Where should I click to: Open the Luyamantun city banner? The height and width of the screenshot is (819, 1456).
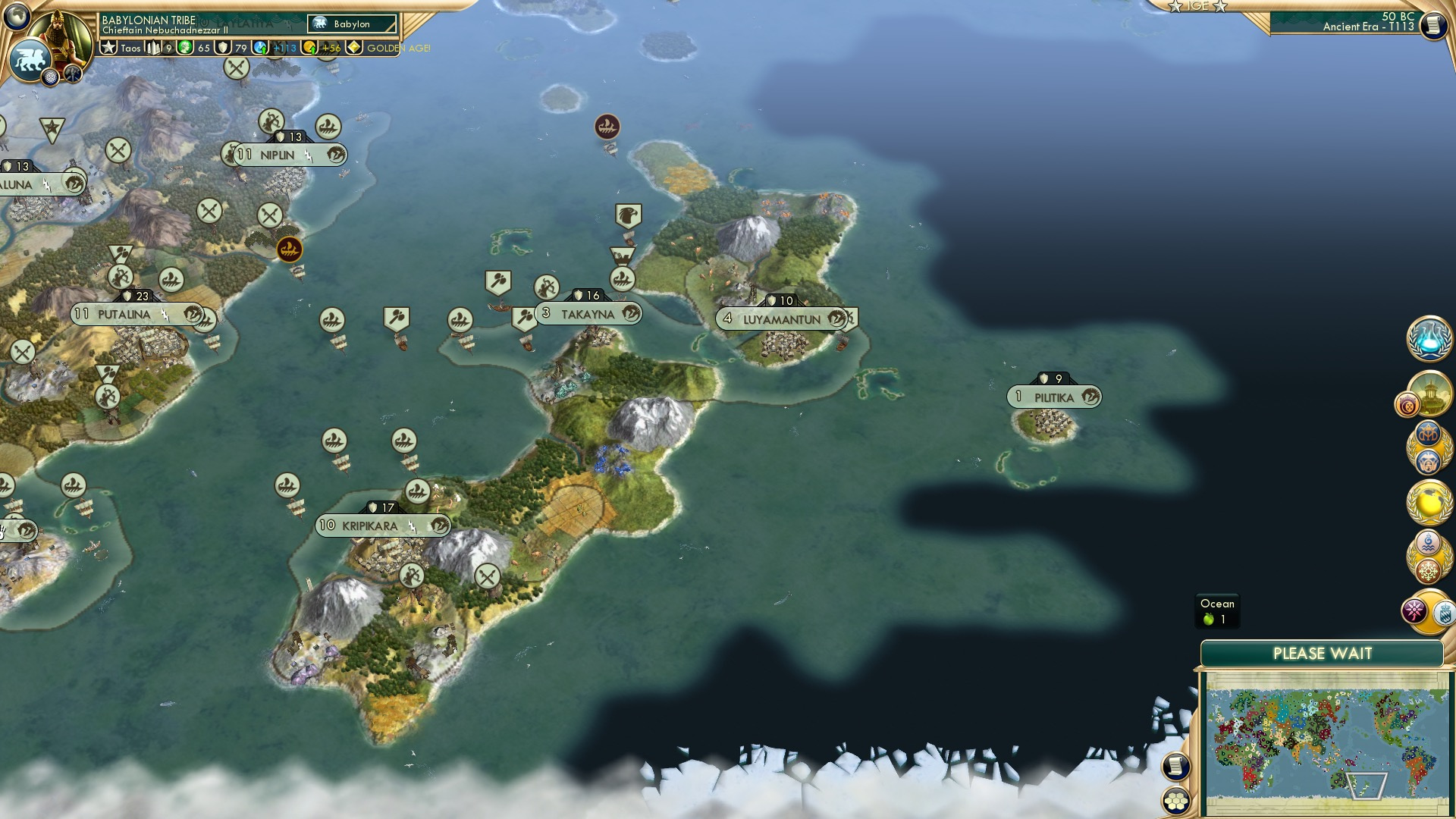click(781, 319)
